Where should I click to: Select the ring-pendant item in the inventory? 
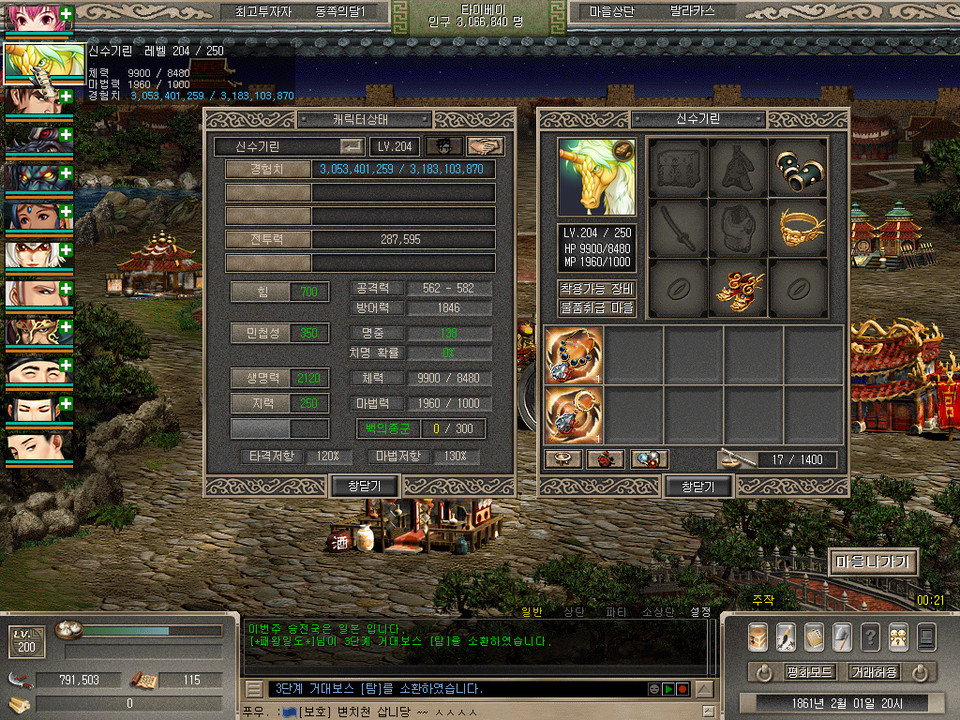(x=574, y=415)
